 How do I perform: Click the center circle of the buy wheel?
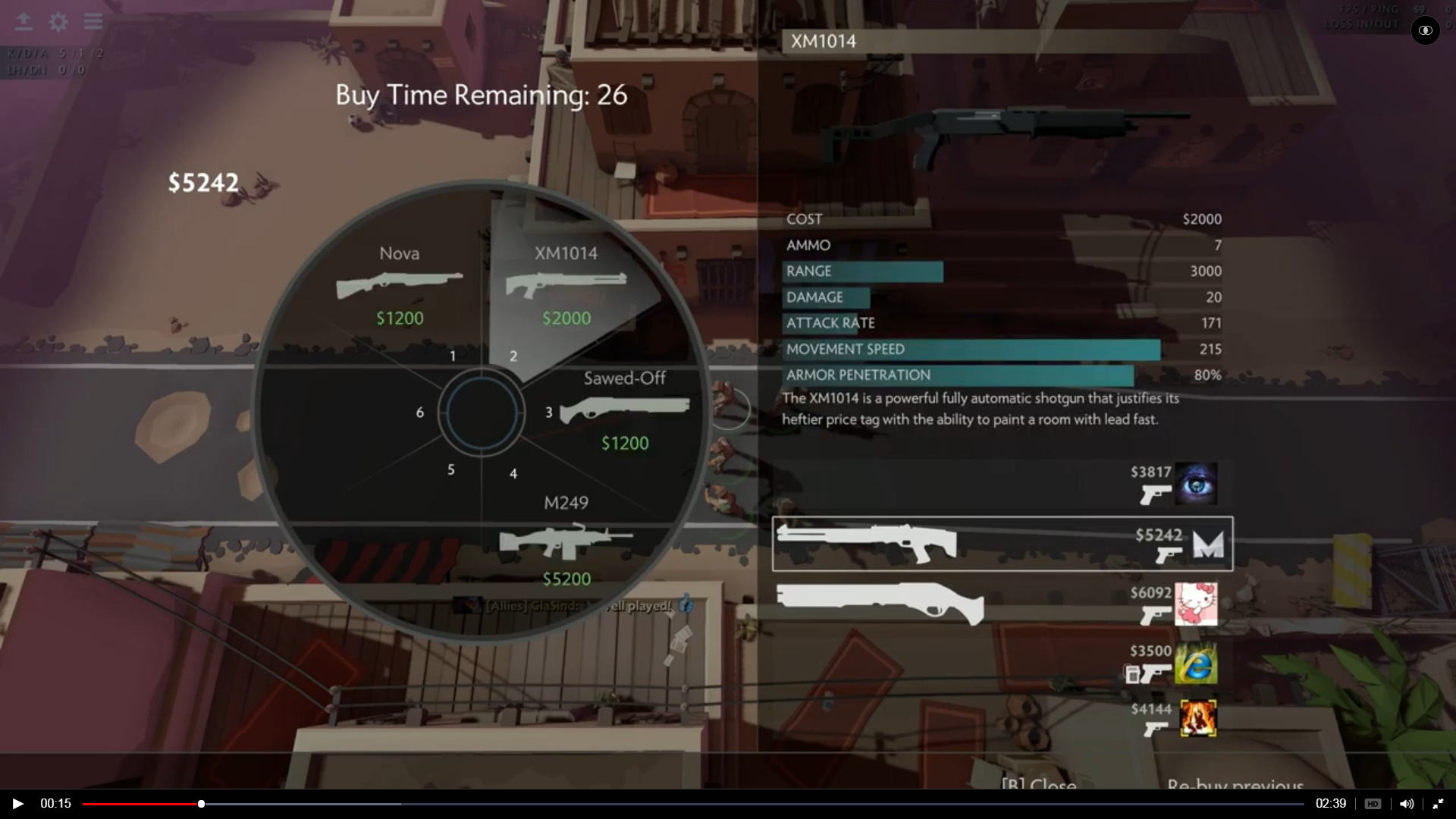(x=482, y=413)
